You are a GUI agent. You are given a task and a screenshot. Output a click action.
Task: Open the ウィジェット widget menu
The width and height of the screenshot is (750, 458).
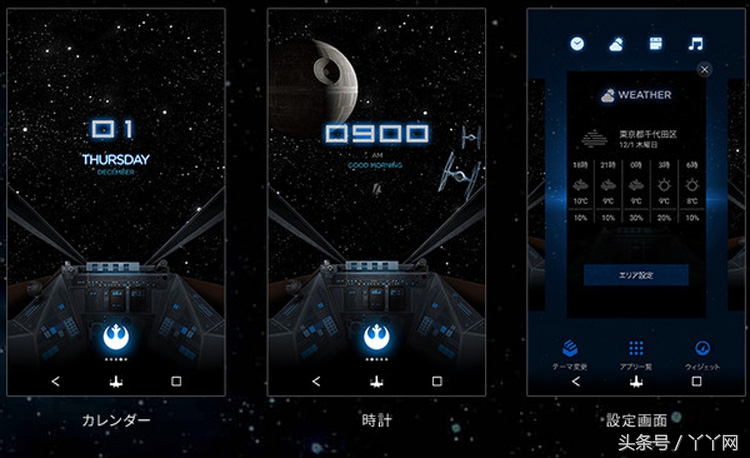(x=702, y=351)
